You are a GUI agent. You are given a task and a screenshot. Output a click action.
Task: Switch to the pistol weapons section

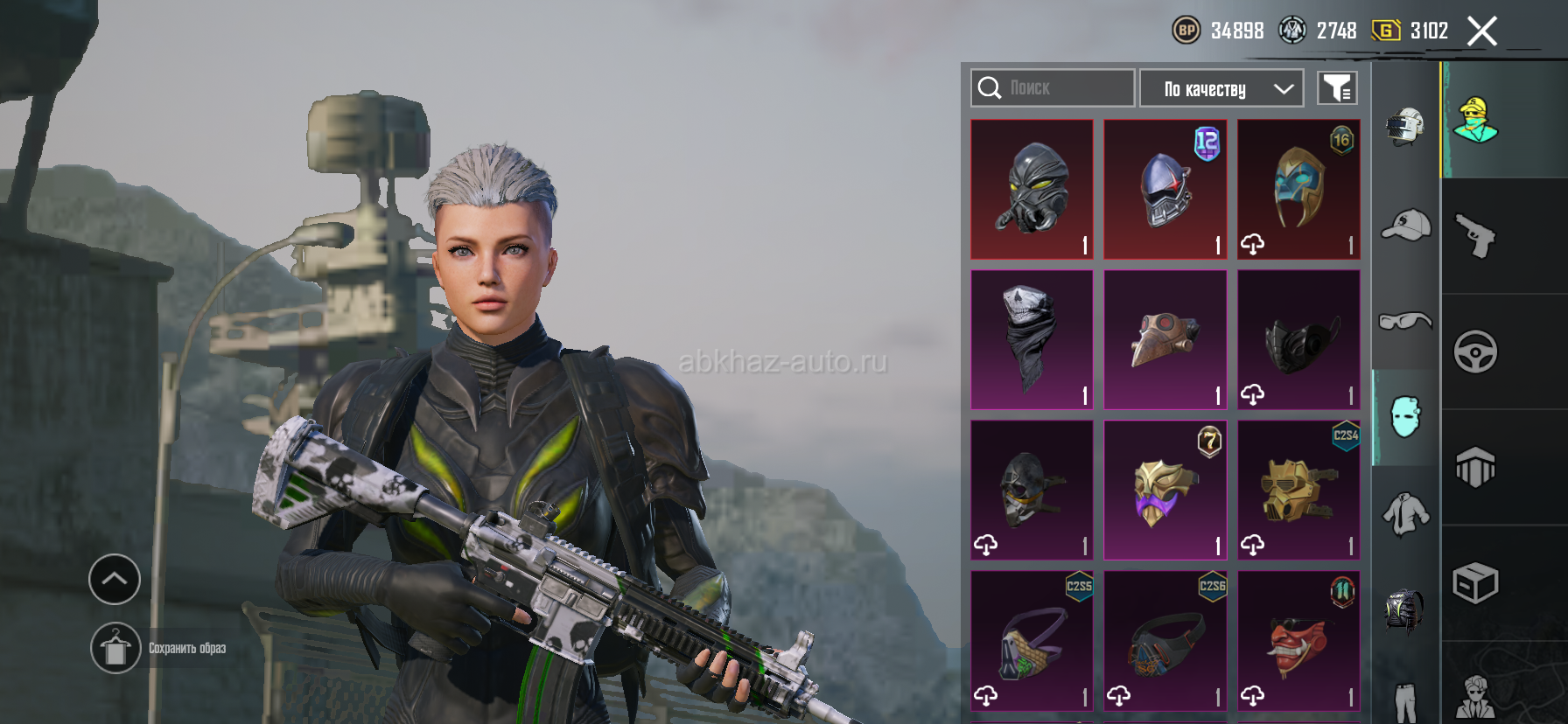point(1475,236)
